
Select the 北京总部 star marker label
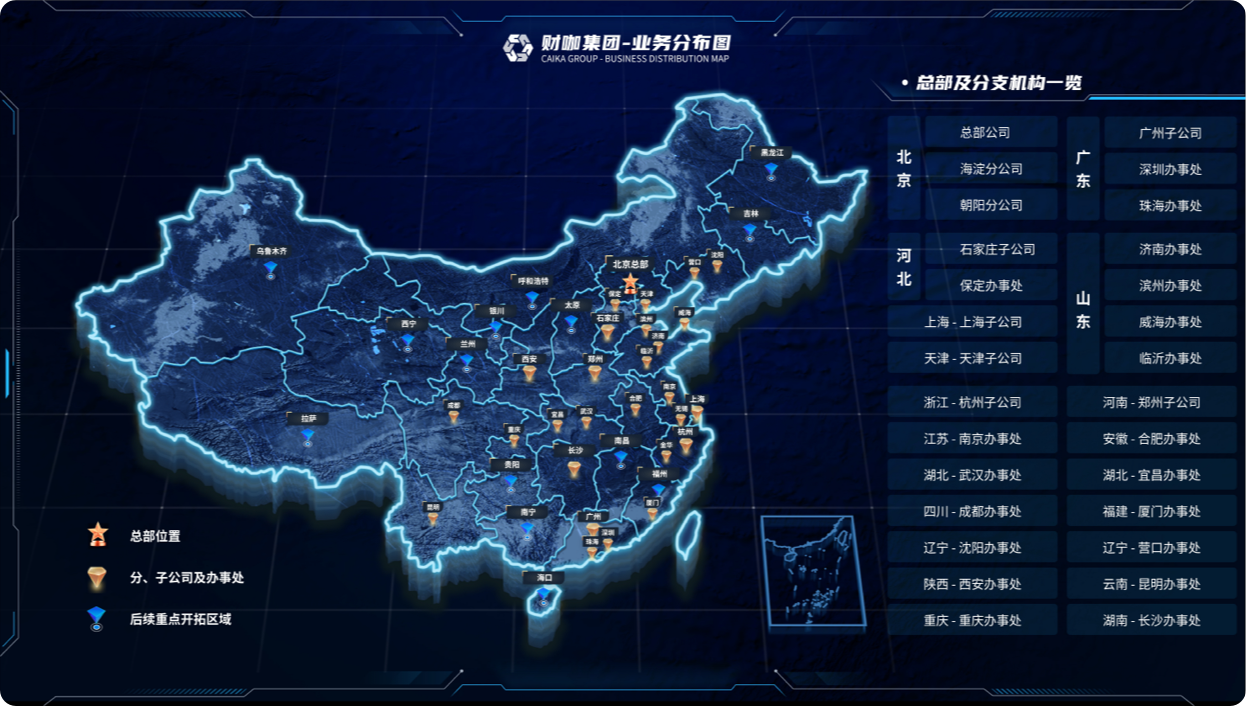tap(630, 265)
